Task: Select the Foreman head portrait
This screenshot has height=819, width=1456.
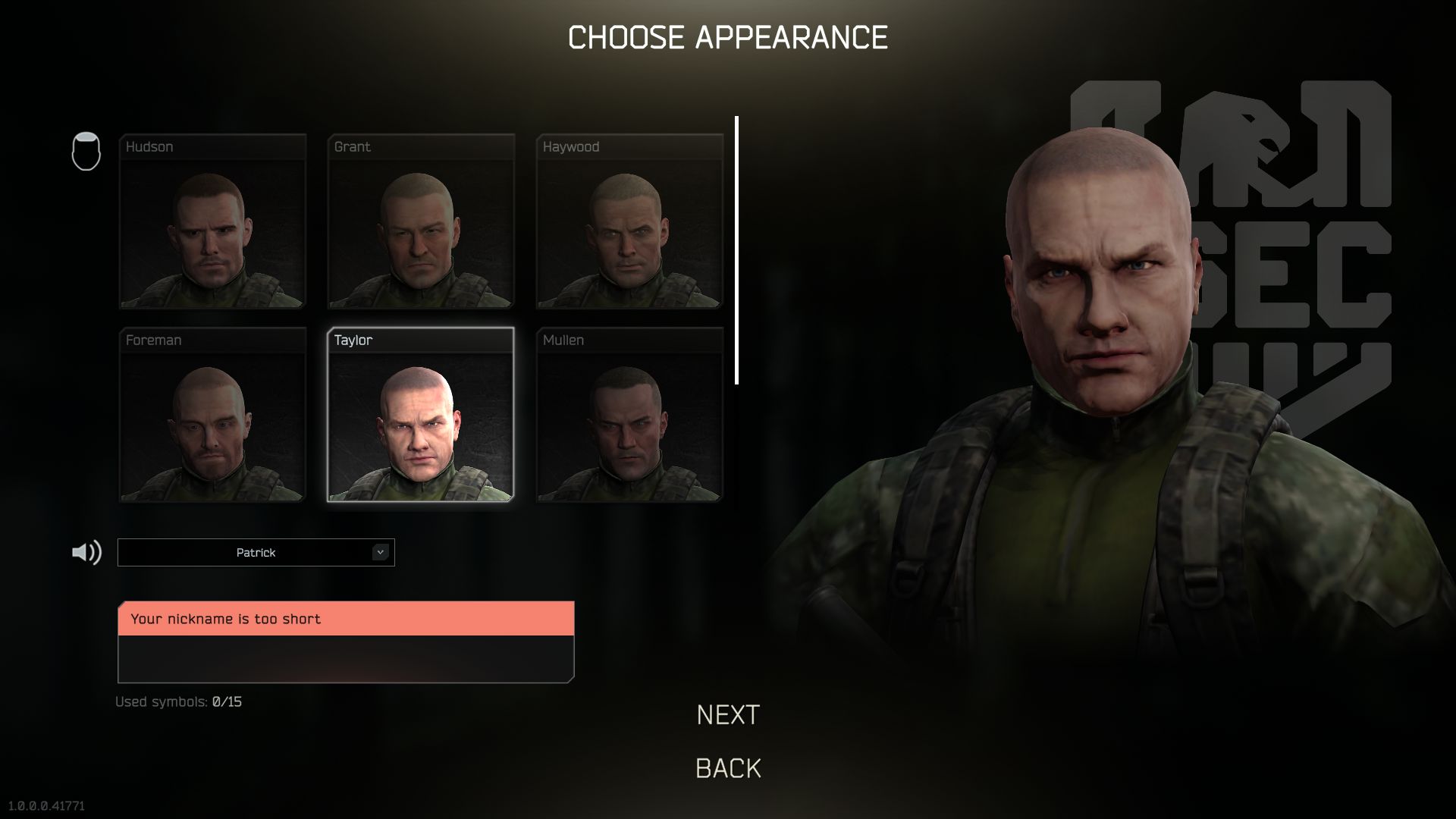Action: [212, 415]
